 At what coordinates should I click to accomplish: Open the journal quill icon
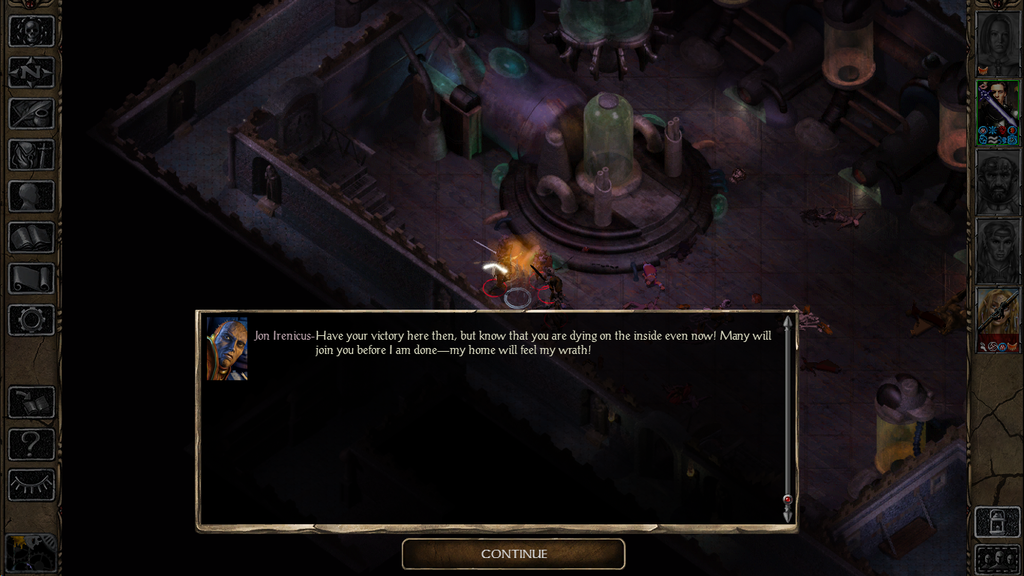31,113
